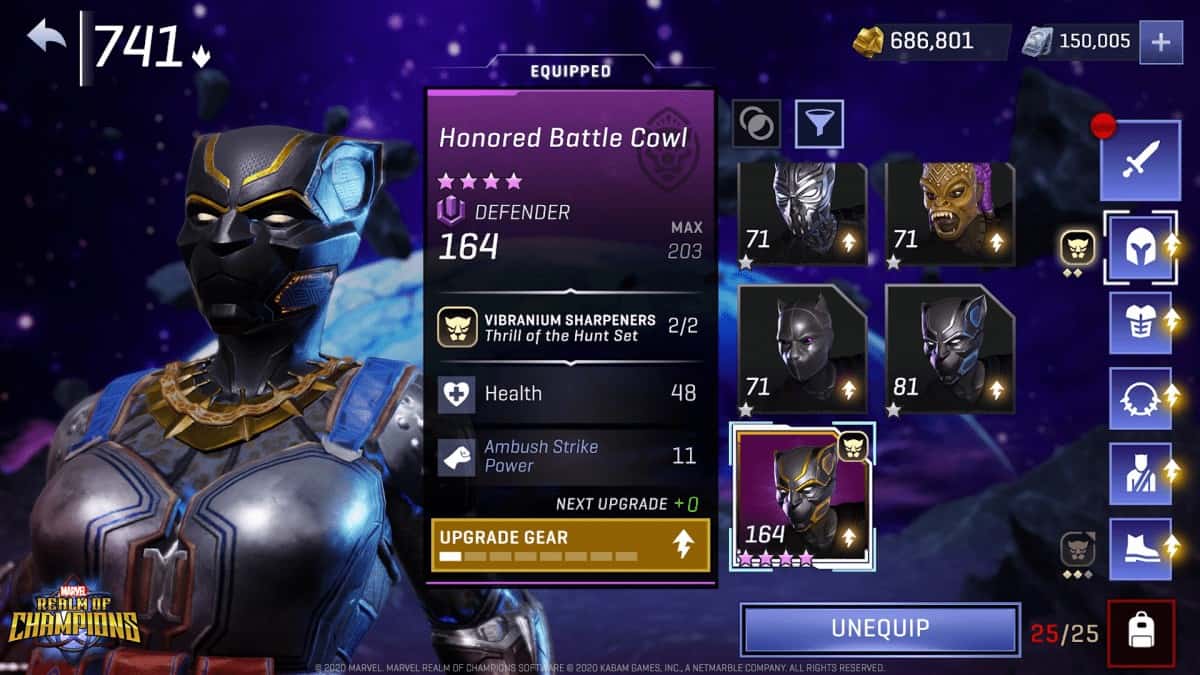
Task: Pick the power 81 panther cowl
Action: (949, 351)
